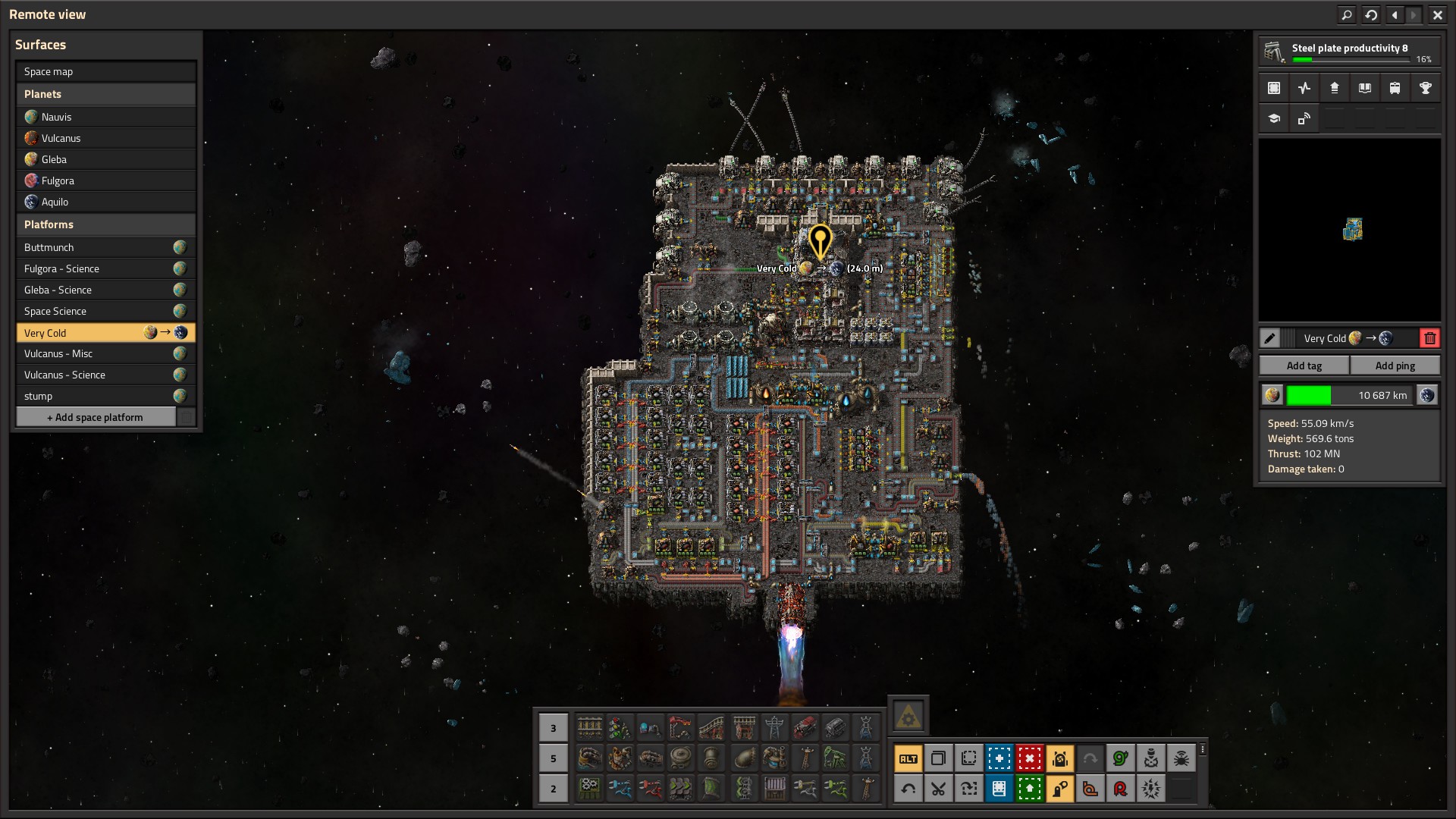1456x819 pixels.
Task: Rename the platform using the pencil button
Action: click(x=1269, y=338)
